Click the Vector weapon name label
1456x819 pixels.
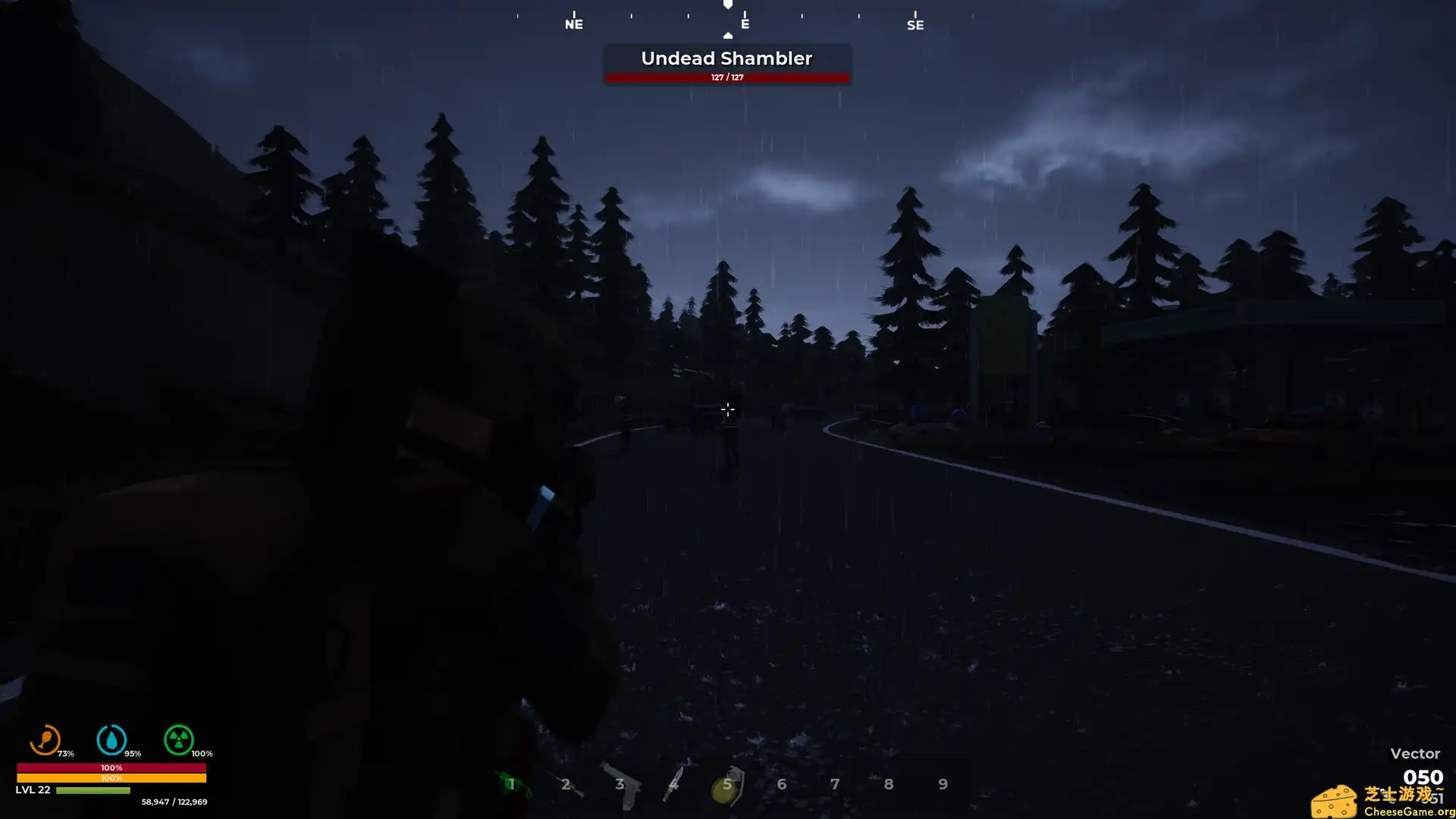coord(1415,754)
